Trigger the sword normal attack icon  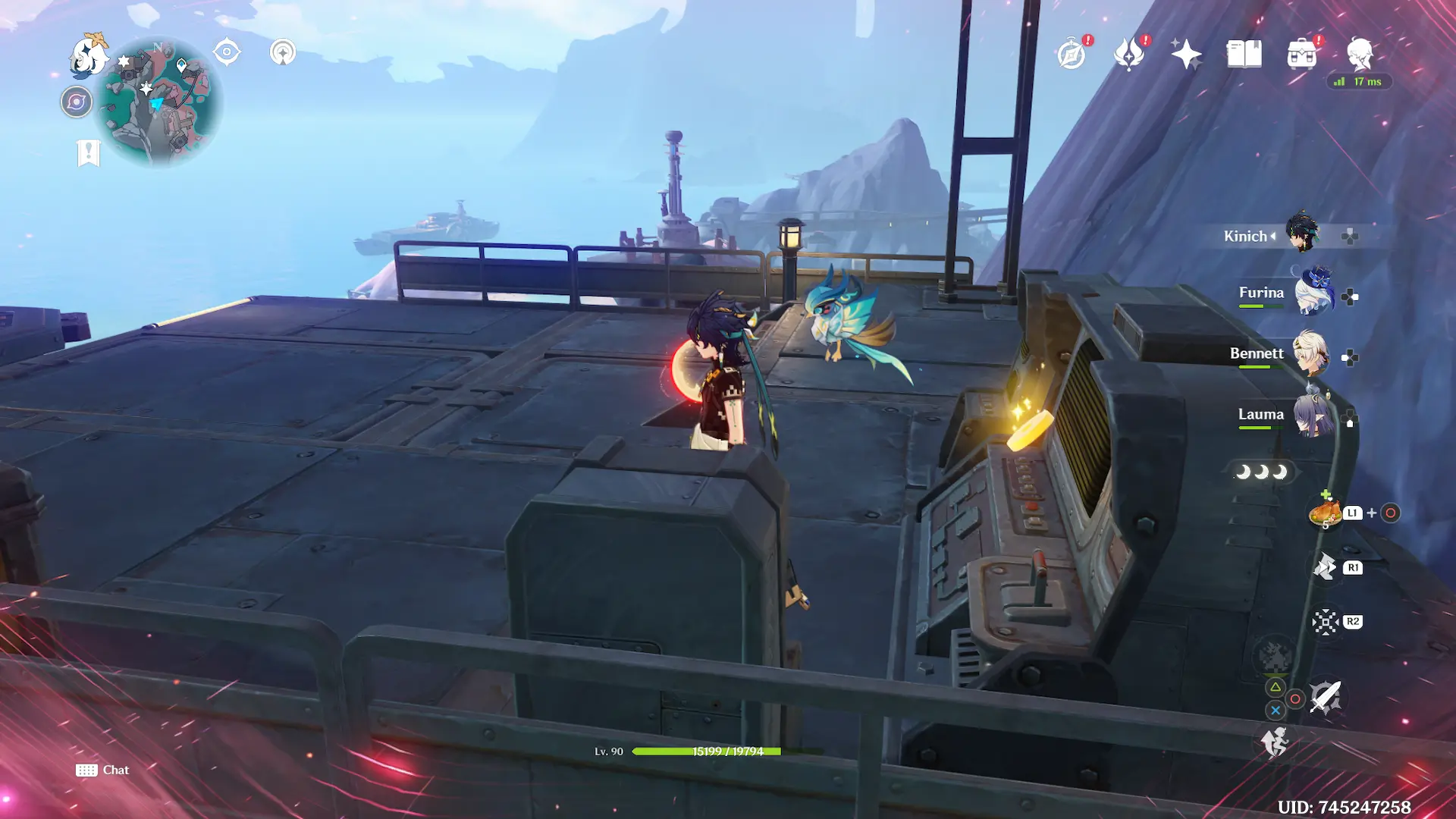(1325, 697)
